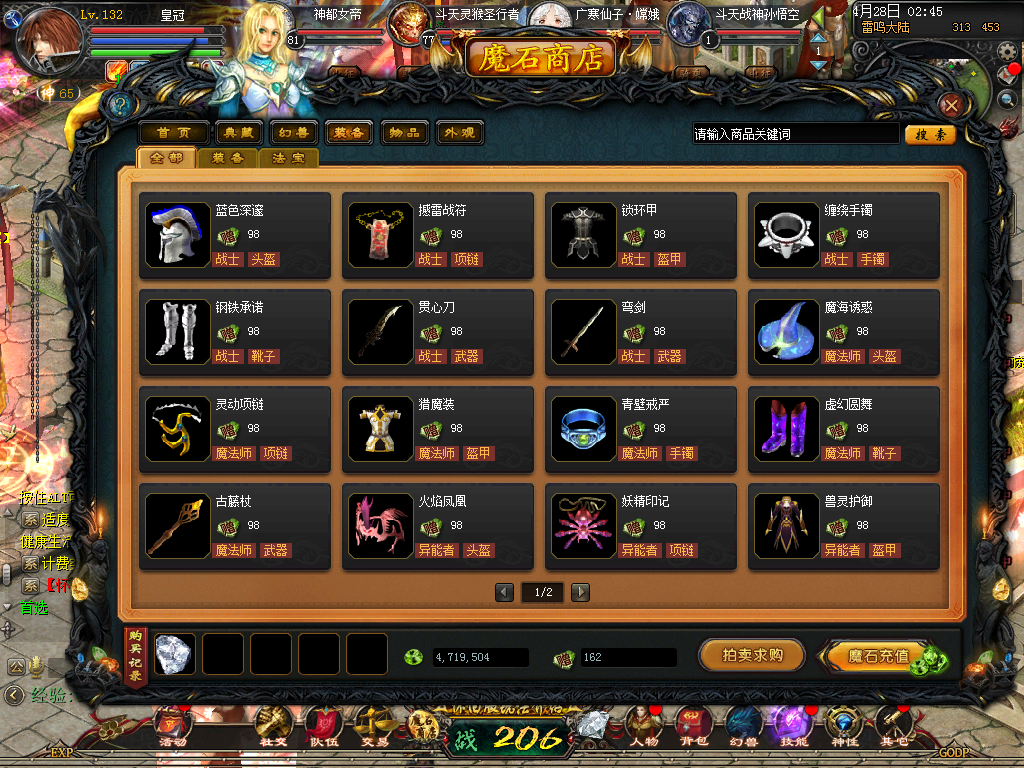The width and height of the screenshot is (1024, 768).
Task: Open the 拍卖求购 auction button
Action: [x=752, y=655]
